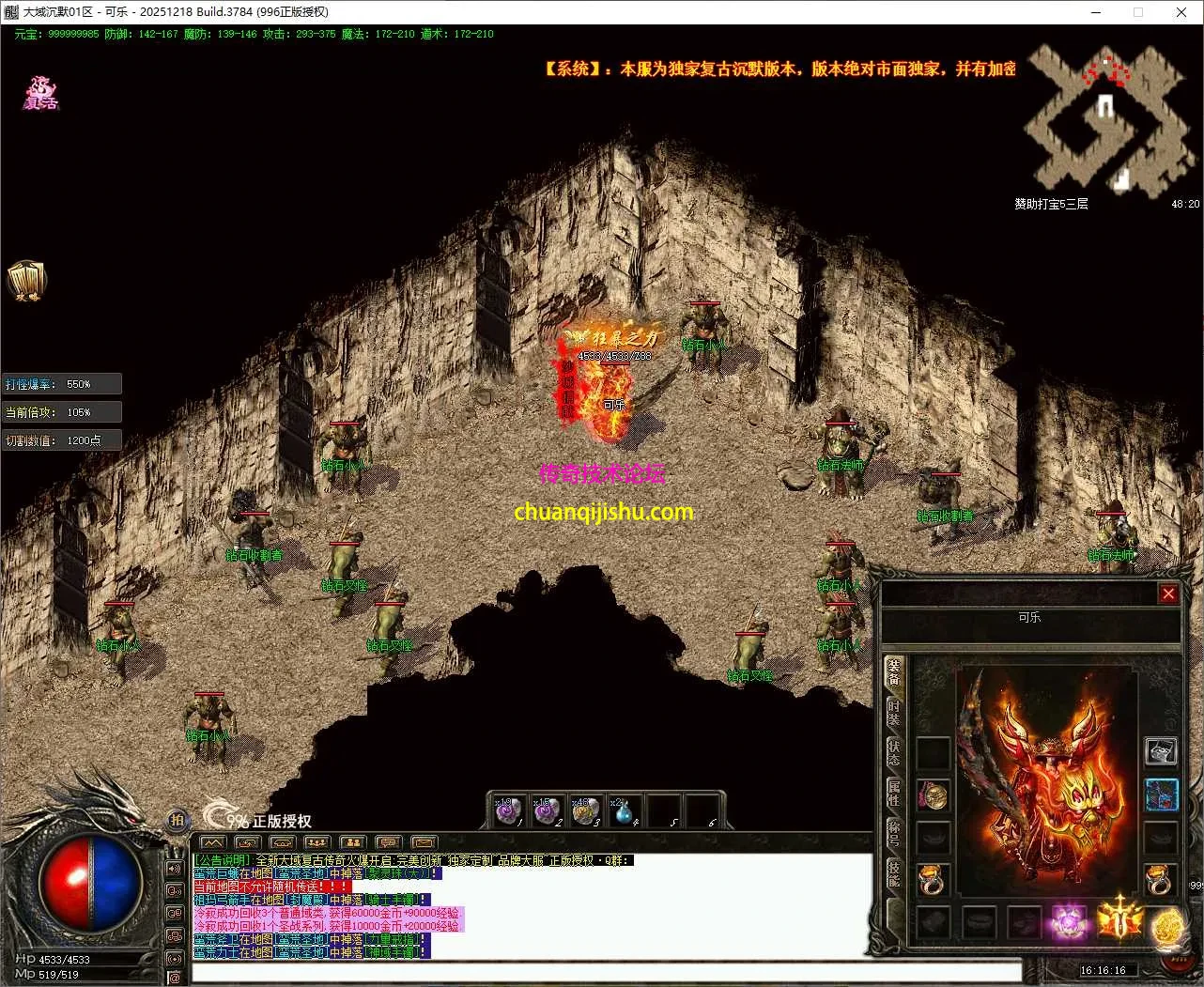This screenshot has width=1204, height=987.
Task: Use the blue potion in hotbar slot 4
Action: [x=624, y=811]
